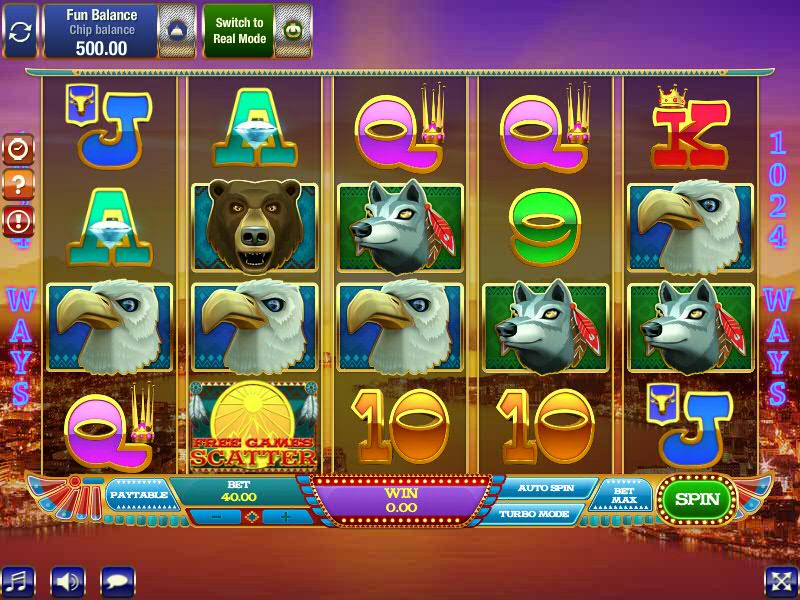The image size is (800, 600).
Task: Open the Paytable
Action: point(138,494)
